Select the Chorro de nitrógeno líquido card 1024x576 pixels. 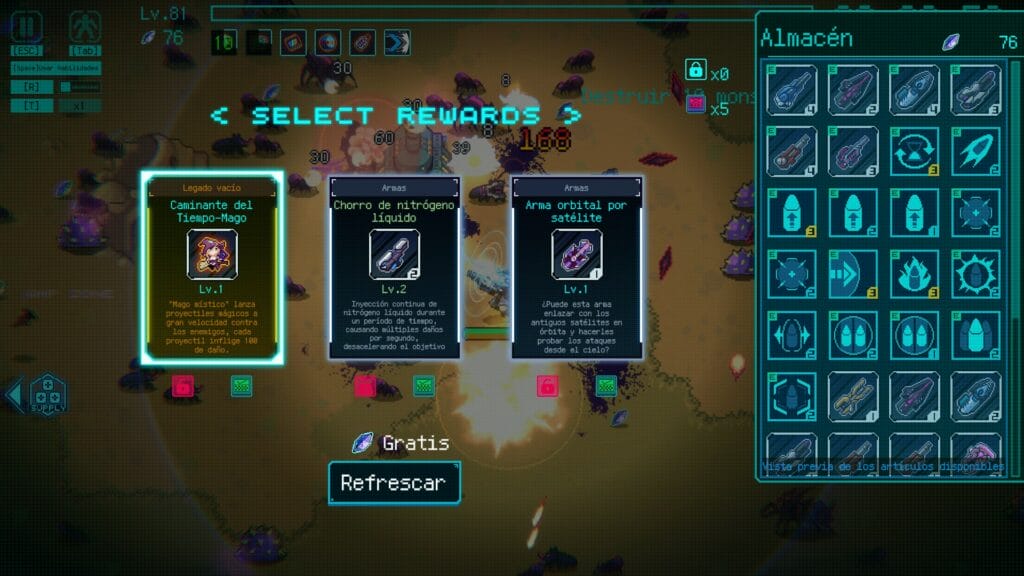click(x=394, y=269)
